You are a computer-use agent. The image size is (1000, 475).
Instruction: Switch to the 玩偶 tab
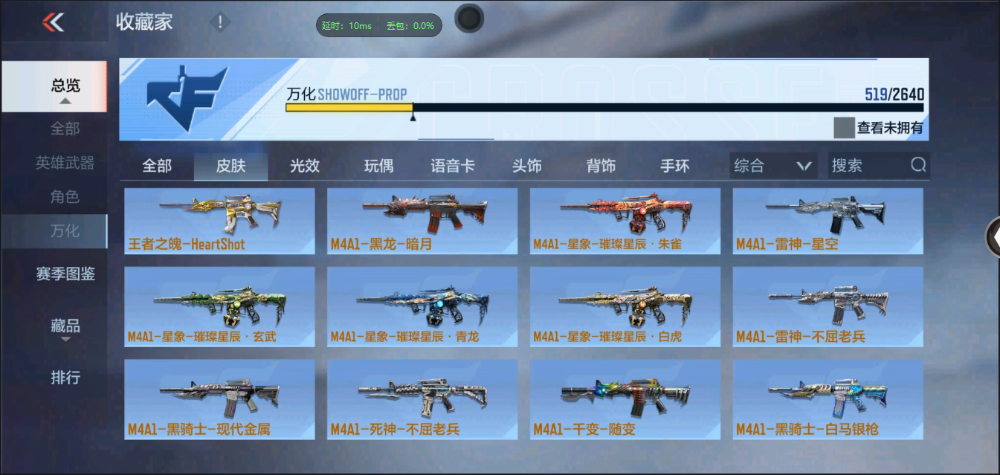[378, 166]
